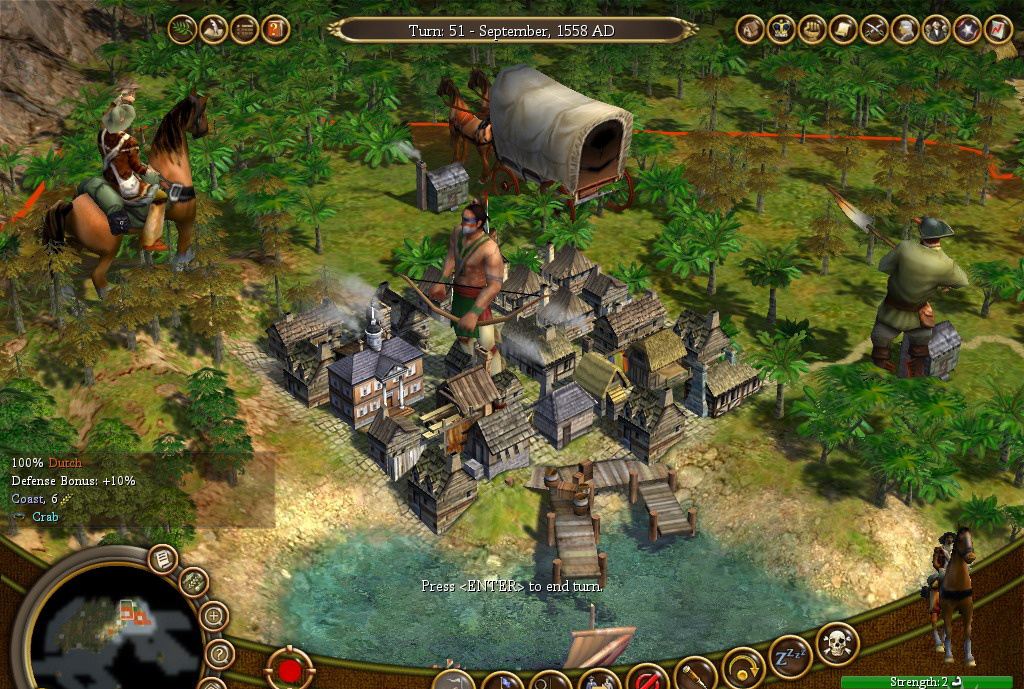This screenshot has height=689, width=1024.
Task: Select the skull and crossbones disband command
Action: coord(837,645)
